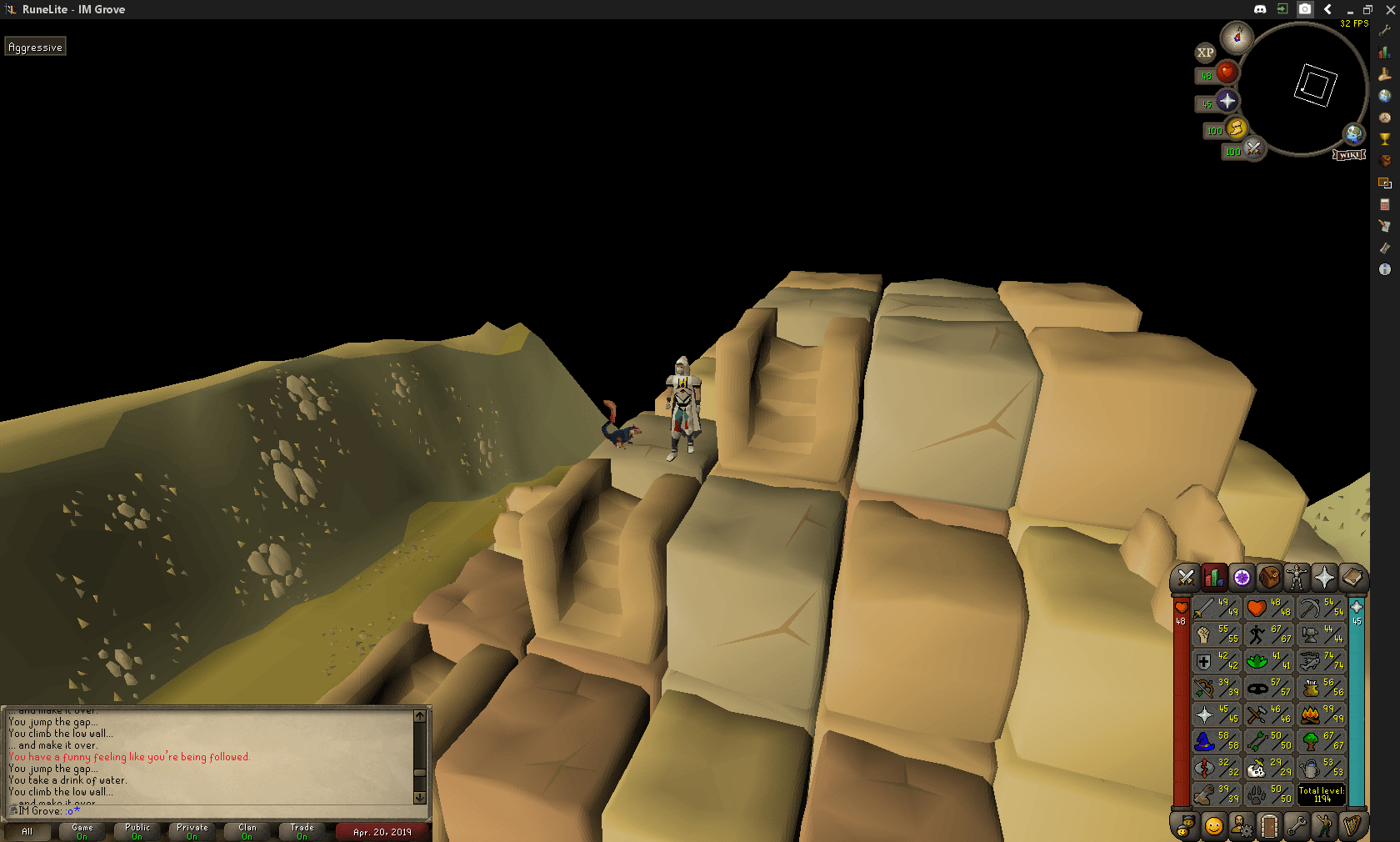Screen dimensions: 1400x842
Task: Toggle XP tracker orb on minimap
Action: click(x=1204, y=53)
